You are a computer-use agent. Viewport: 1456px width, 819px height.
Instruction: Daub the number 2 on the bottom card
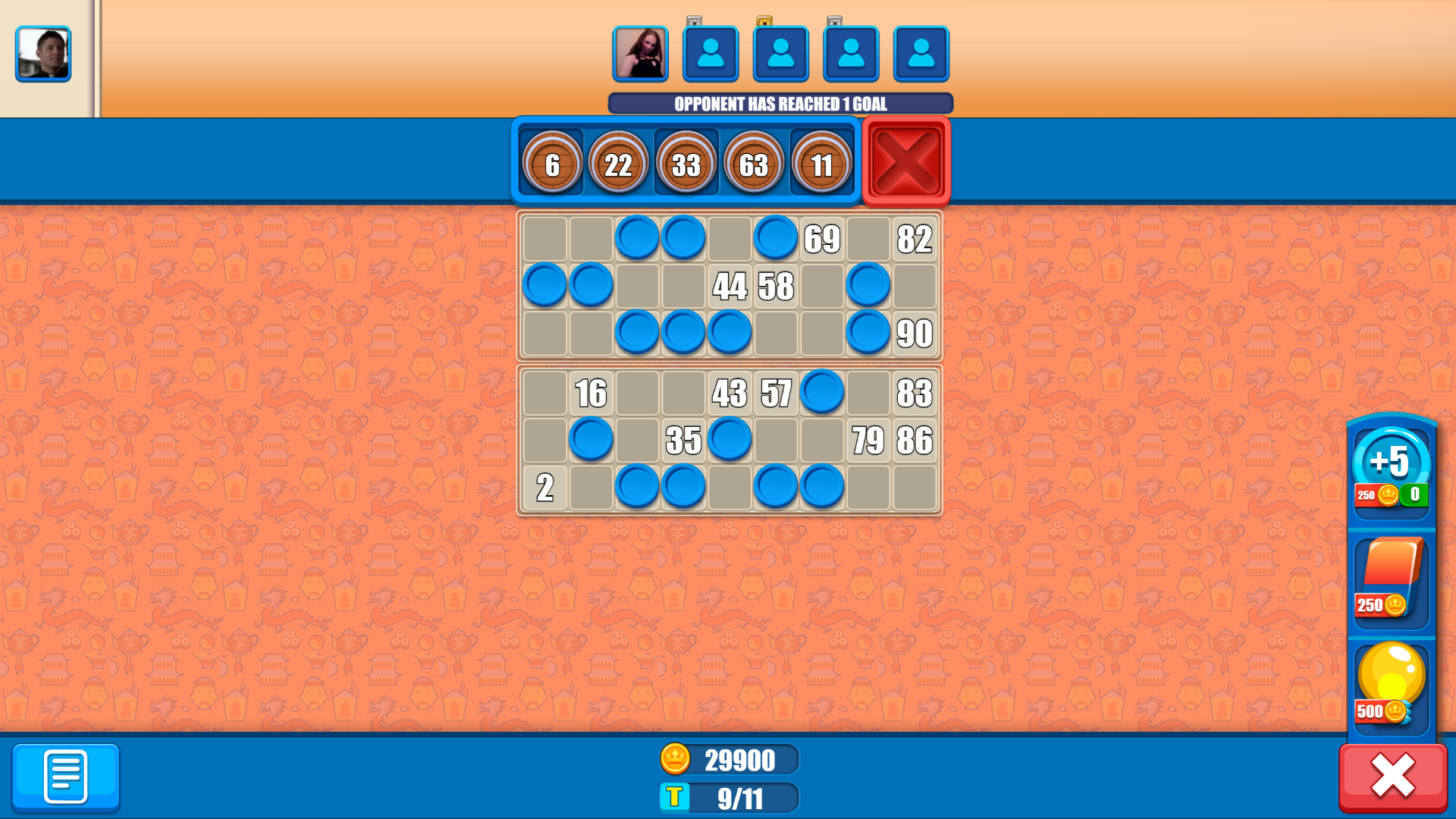pos(544,486)
